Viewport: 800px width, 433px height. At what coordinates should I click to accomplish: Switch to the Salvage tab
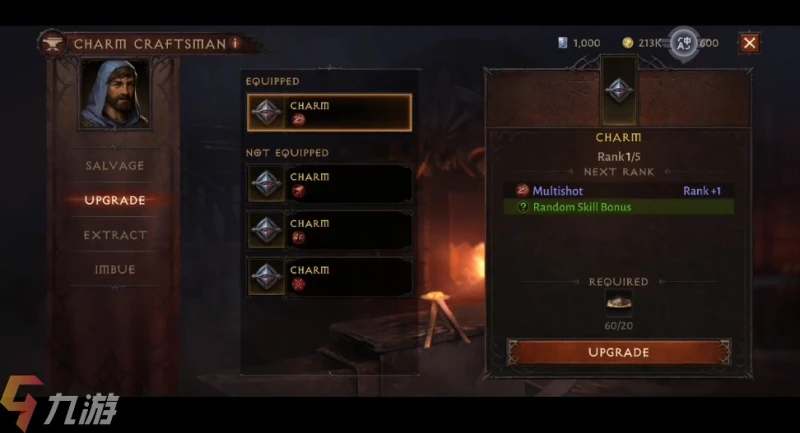(114, 165)
